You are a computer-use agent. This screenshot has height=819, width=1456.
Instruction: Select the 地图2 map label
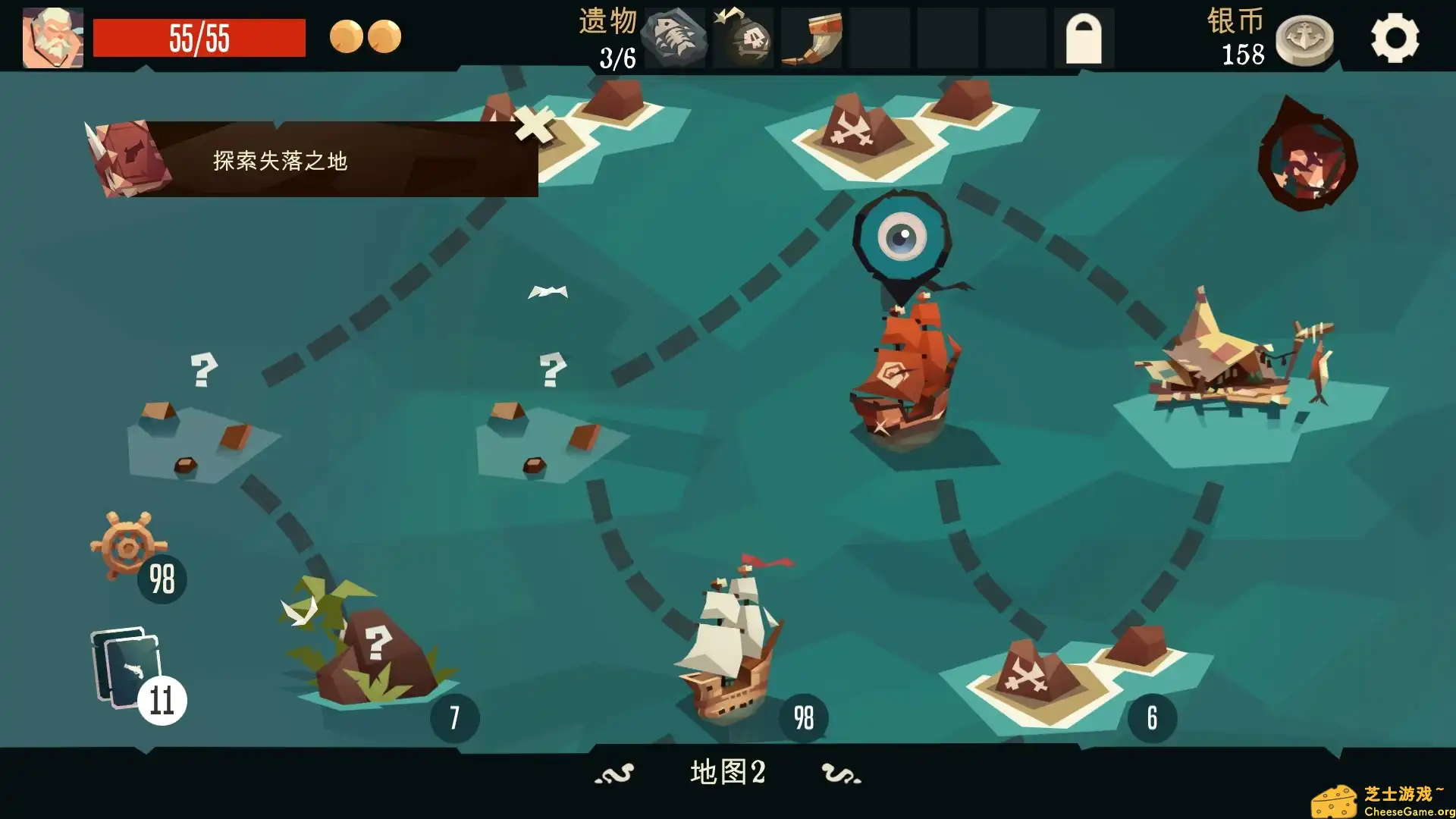(728, 773)
